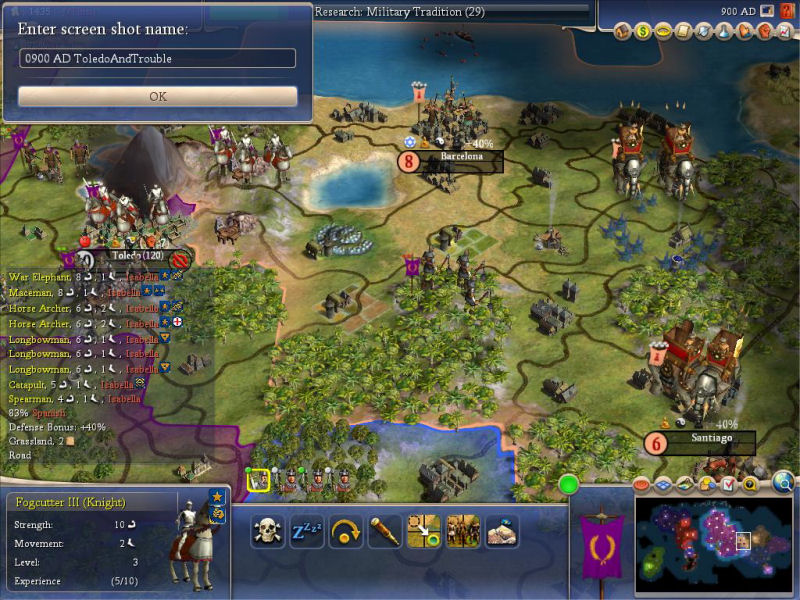Viewport: 800px width, 600px height.
Task: Click the purple civilization flag banner
Action: coord(602,547)
